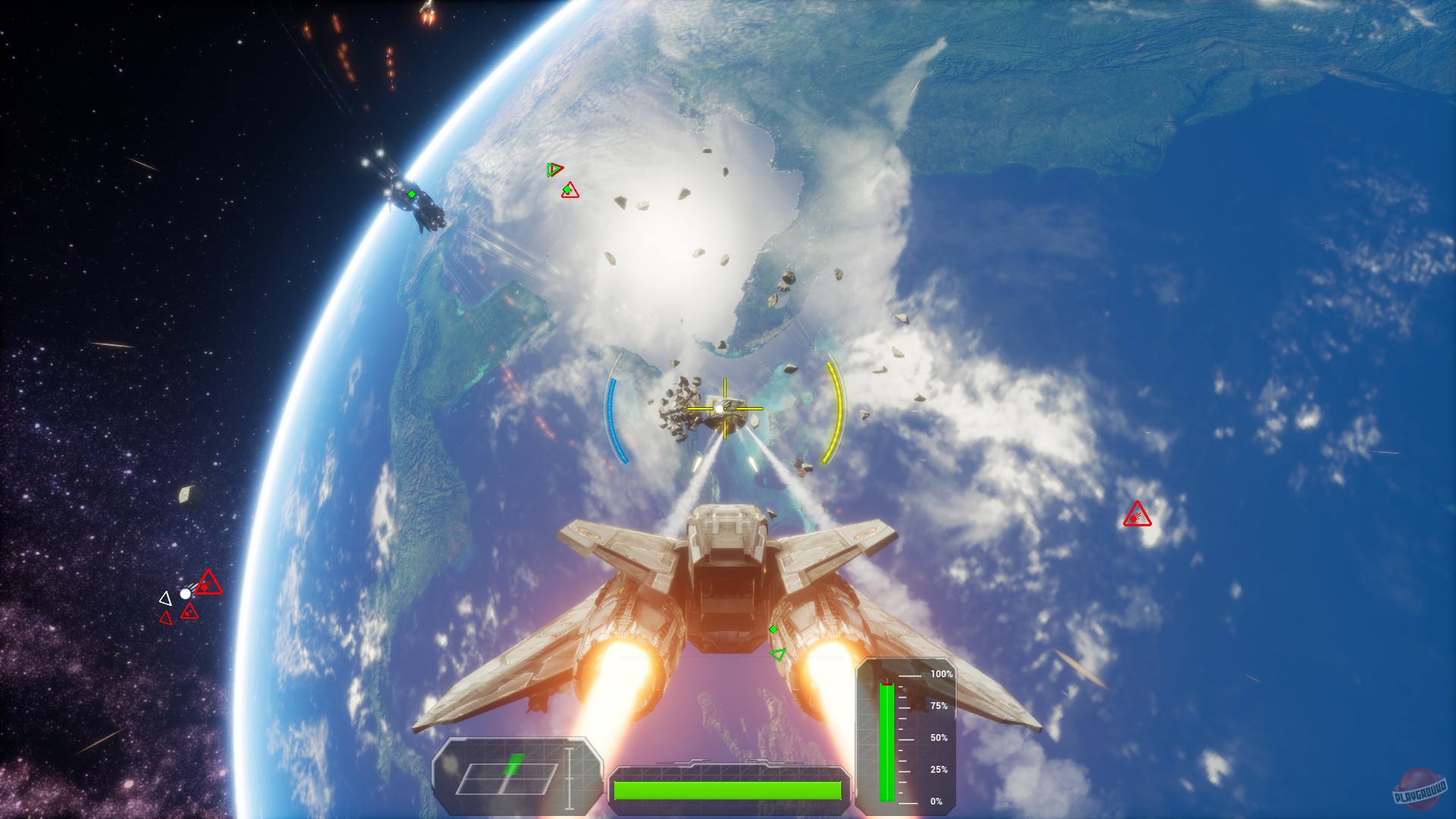
Task: Select the green diamond marker below the cockpit
Action: click(773, 628)
